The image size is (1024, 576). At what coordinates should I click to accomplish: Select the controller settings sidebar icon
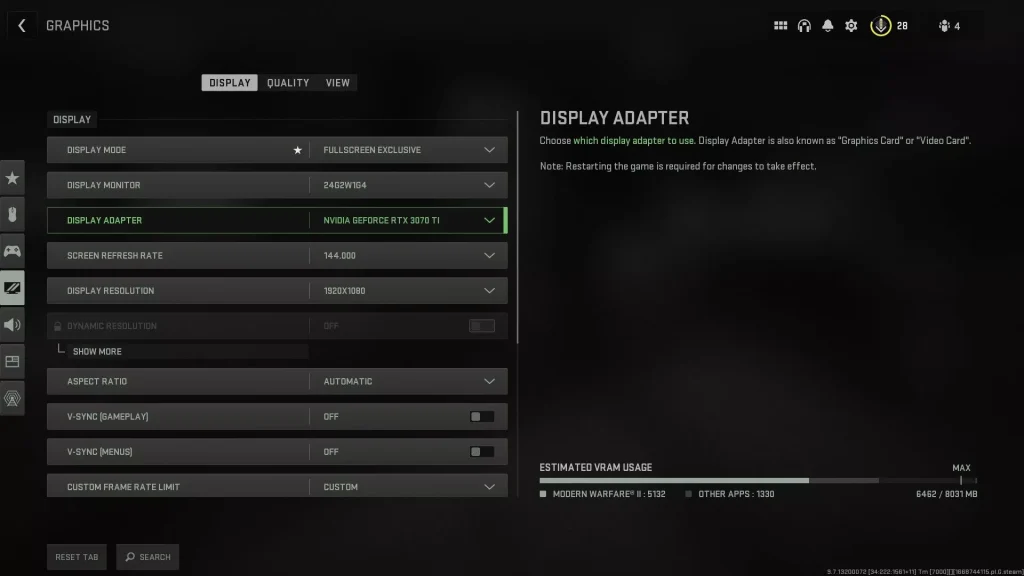pos(12,251)
